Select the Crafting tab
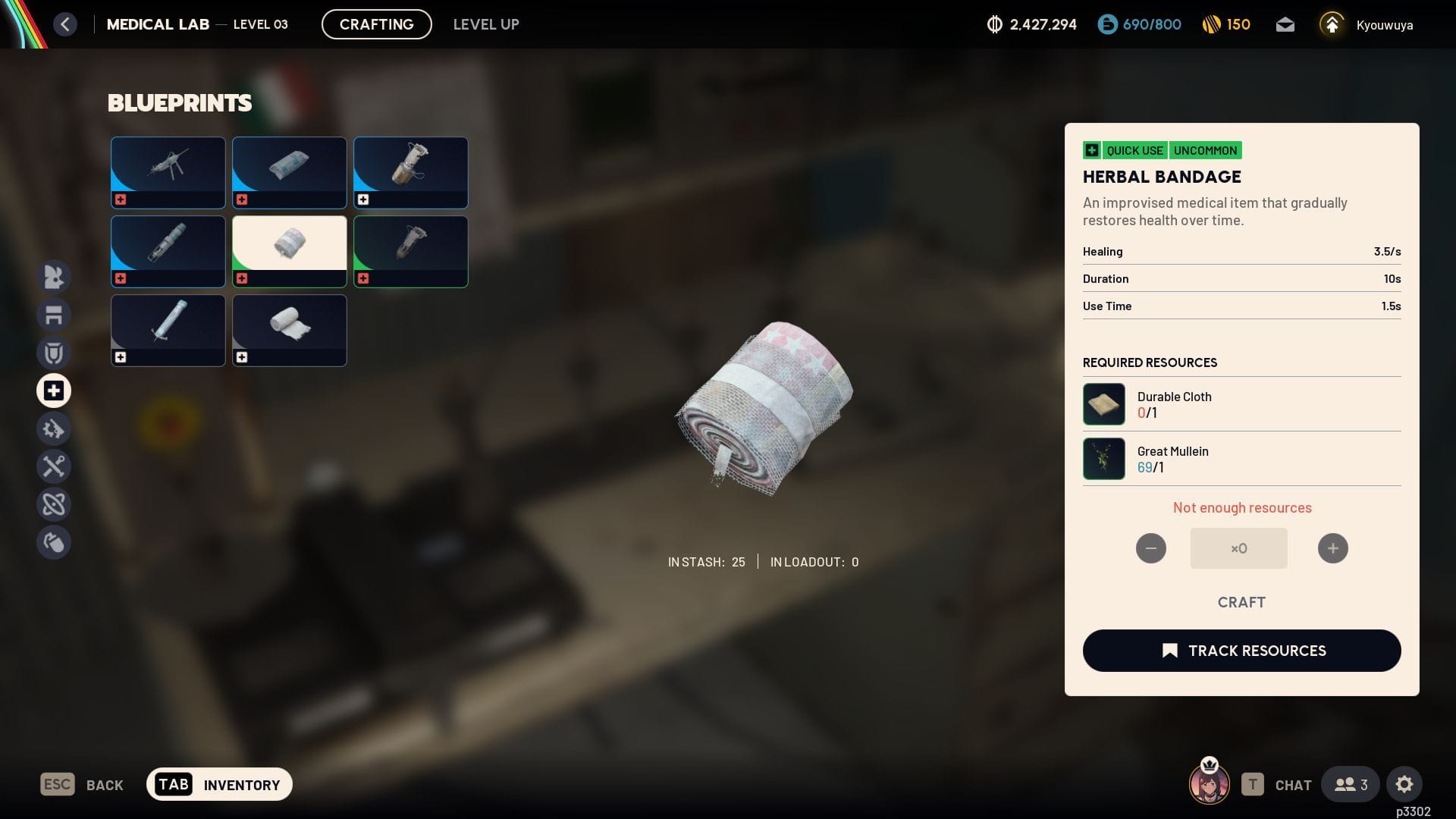Image resolution: width=1456 pixels, height=819 pixels. tap(377, 24)
